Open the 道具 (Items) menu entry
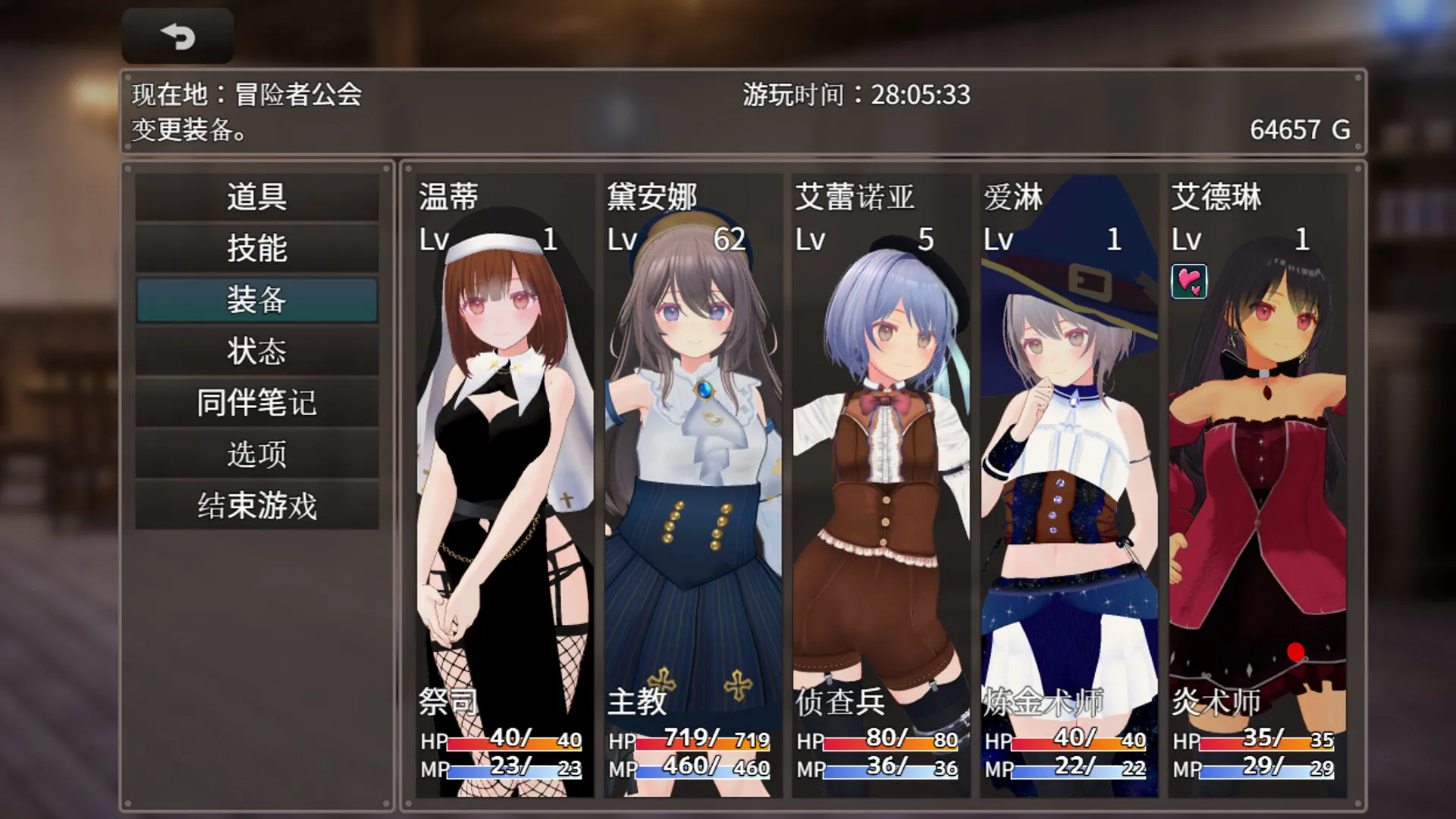 click(x=256, y=197)
